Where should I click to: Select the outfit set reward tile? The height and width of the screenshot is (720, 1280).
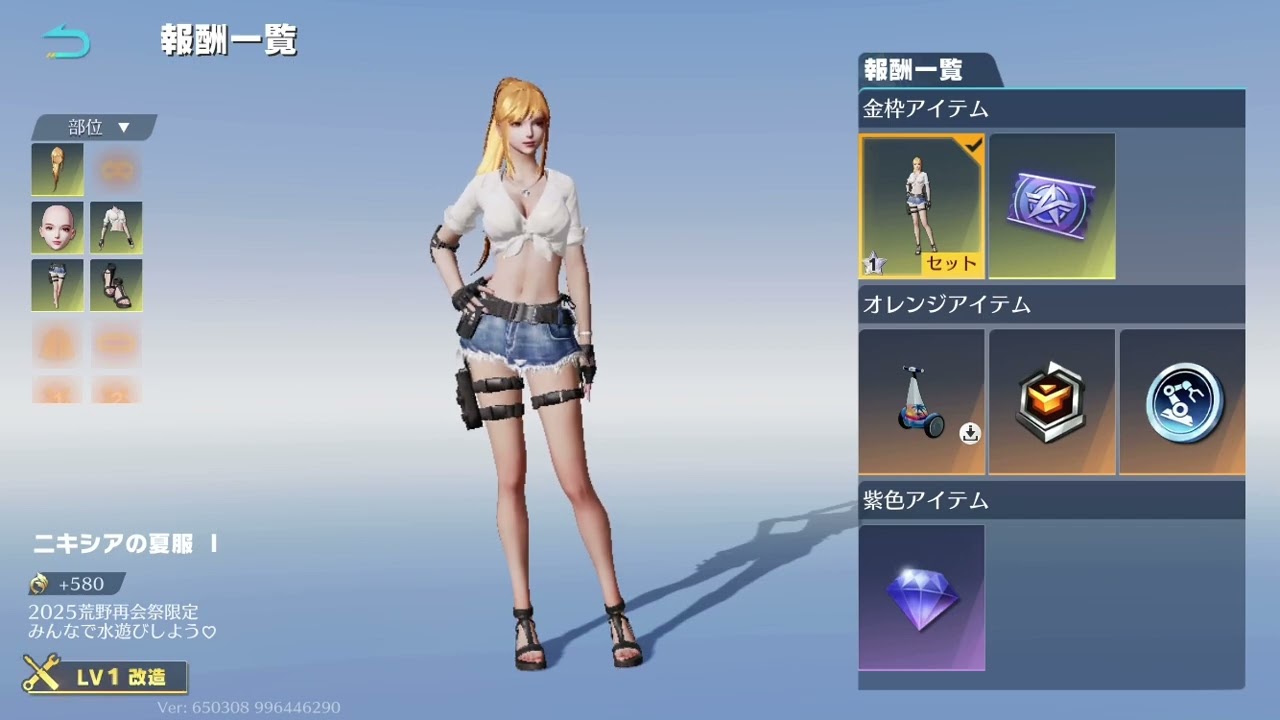[921, 205]
